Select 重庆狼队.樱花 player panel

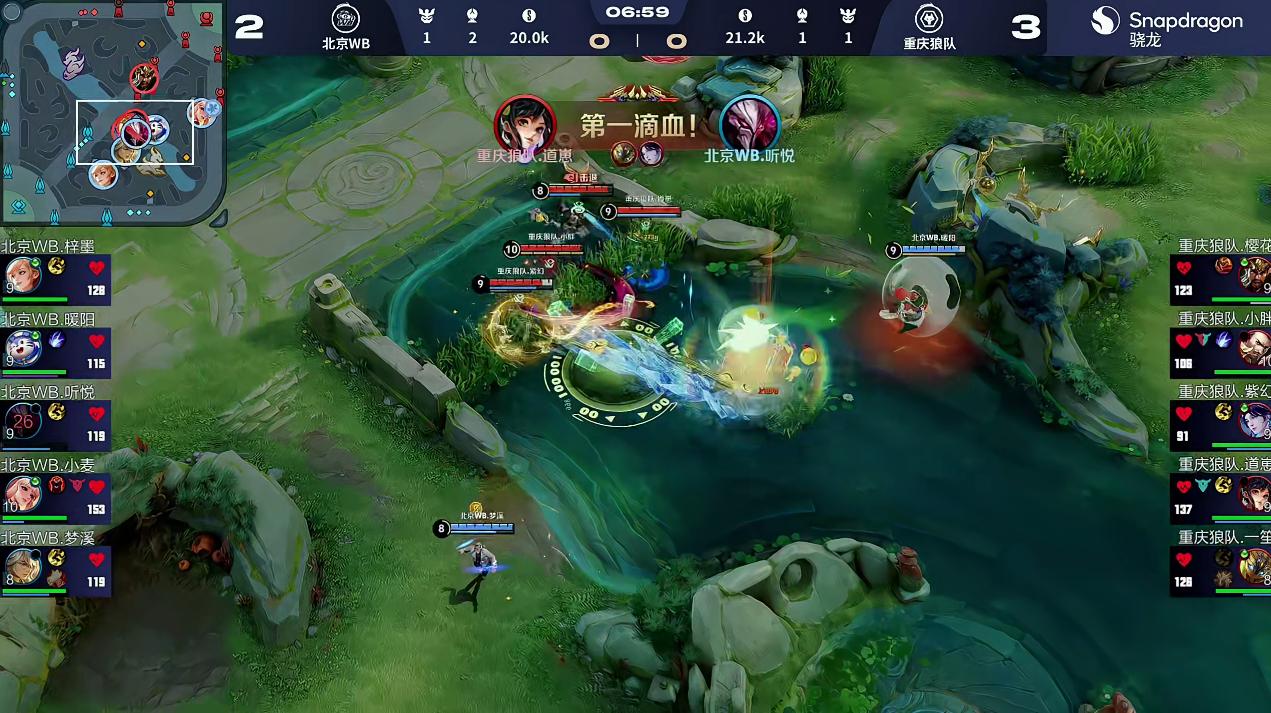coord(1221,275)
